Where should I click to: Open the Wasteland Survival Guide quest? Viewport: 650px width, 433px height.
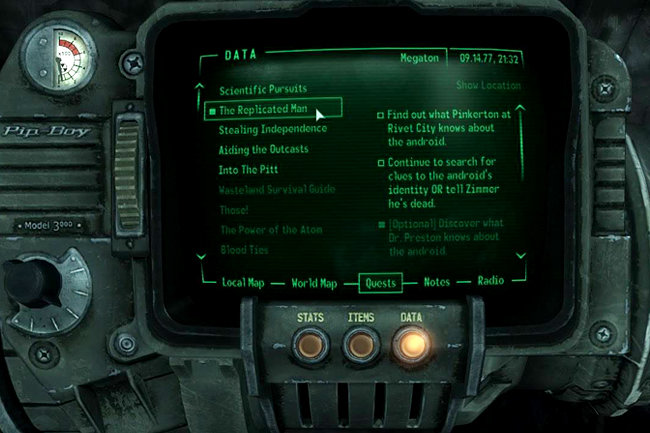tap(277, 190)
